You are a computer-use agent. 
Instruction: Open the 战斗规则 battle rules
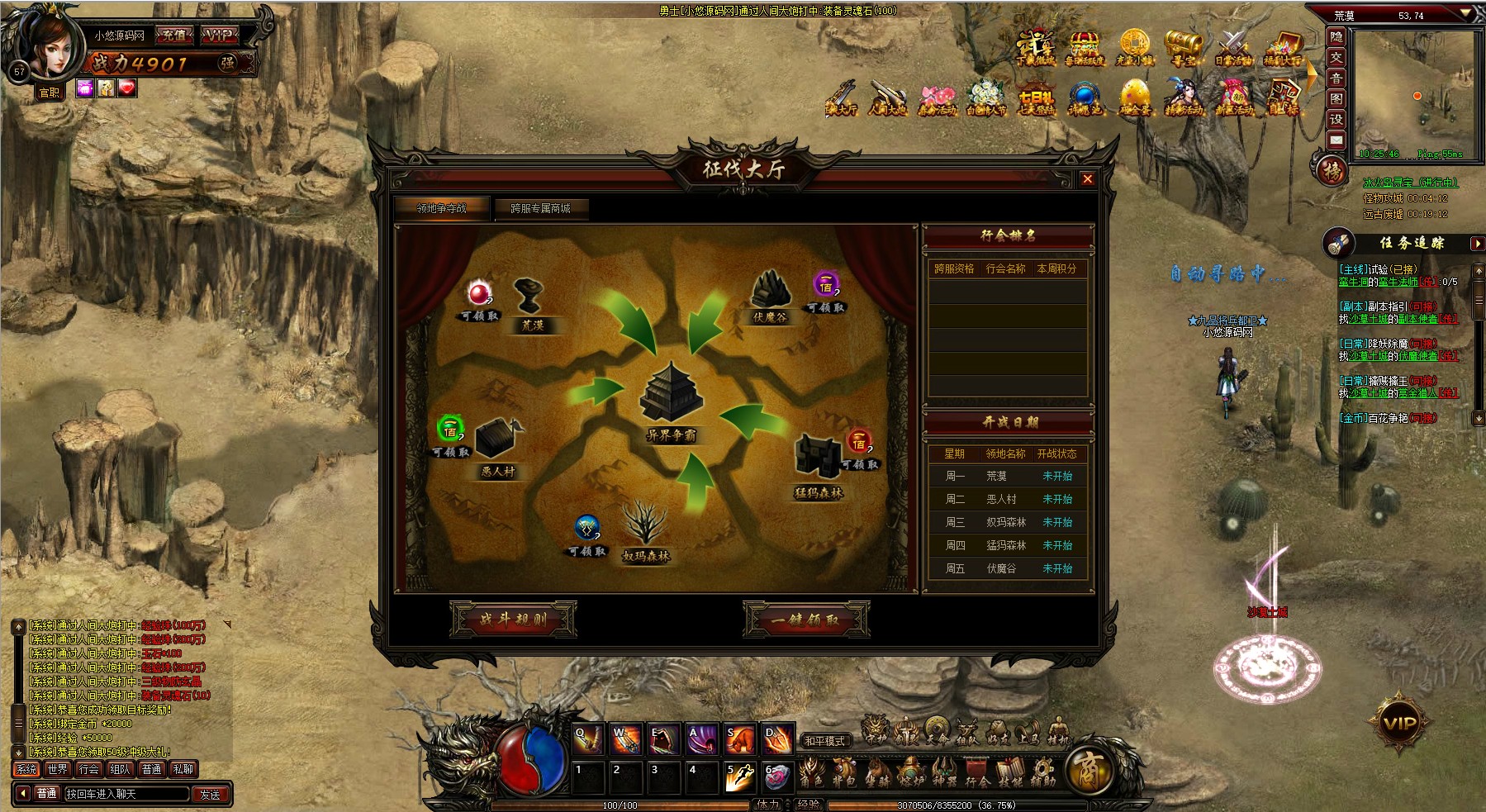(x=513, y=619)
